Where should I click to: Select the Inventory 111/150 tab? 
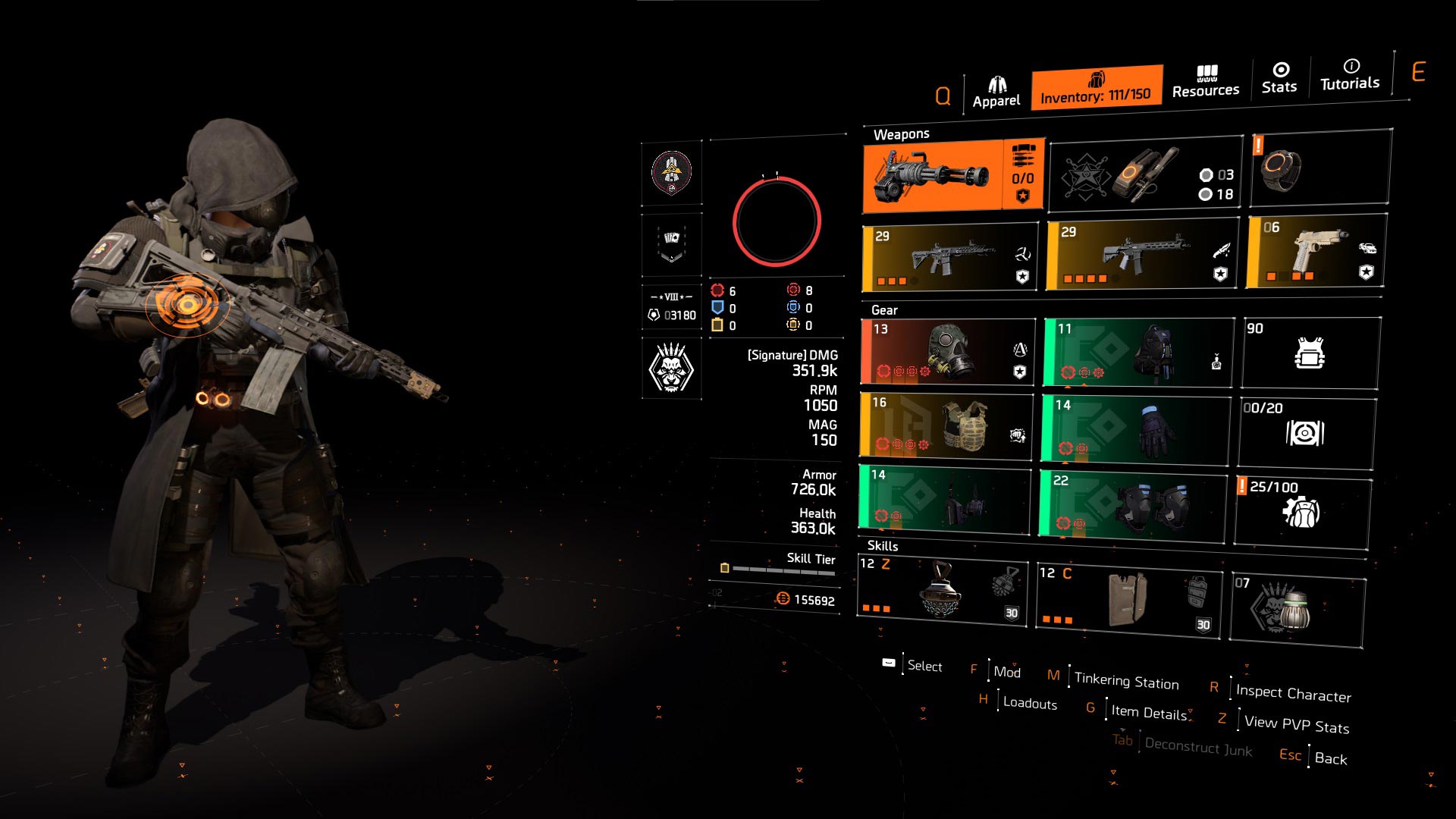1096,88
